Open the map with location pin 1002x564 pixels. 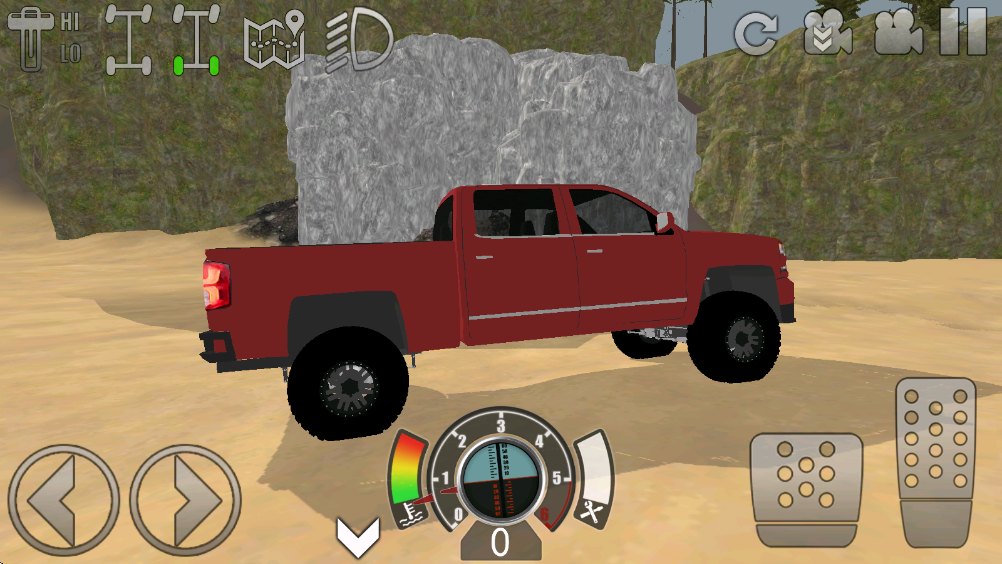[274, 38]
